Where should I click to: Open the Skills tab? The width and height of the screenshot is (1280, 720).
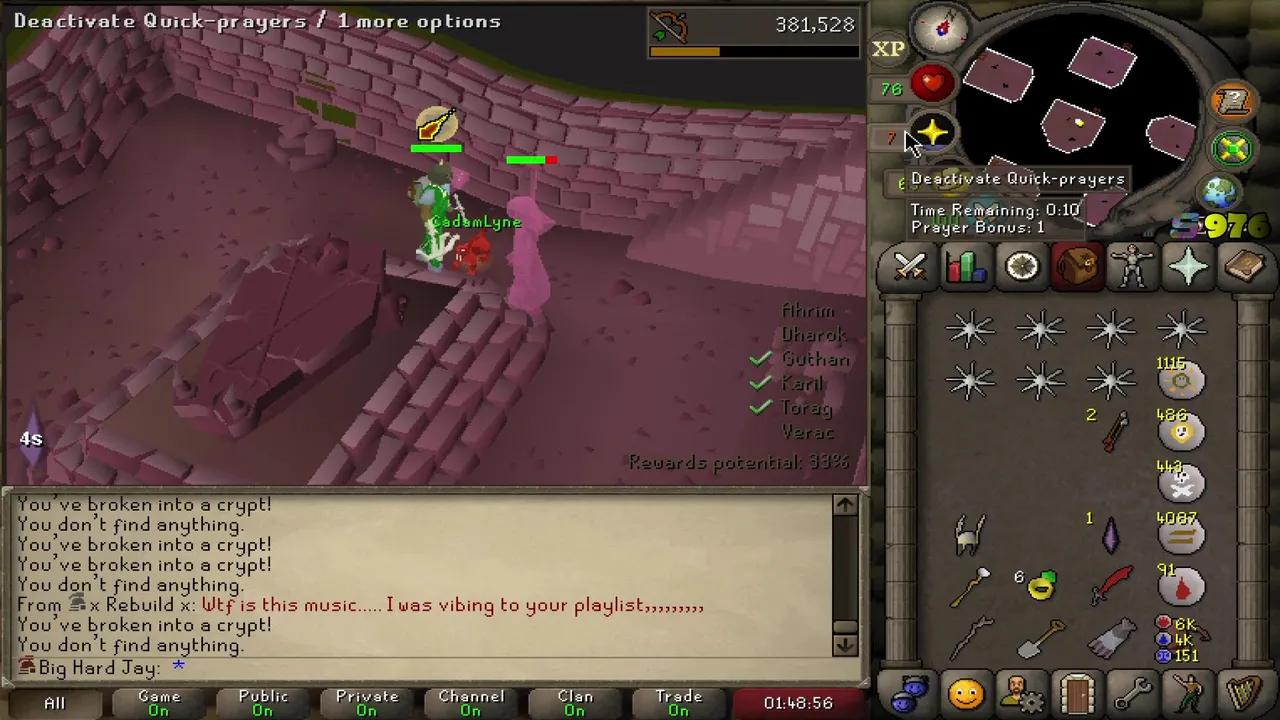(964, 265)
